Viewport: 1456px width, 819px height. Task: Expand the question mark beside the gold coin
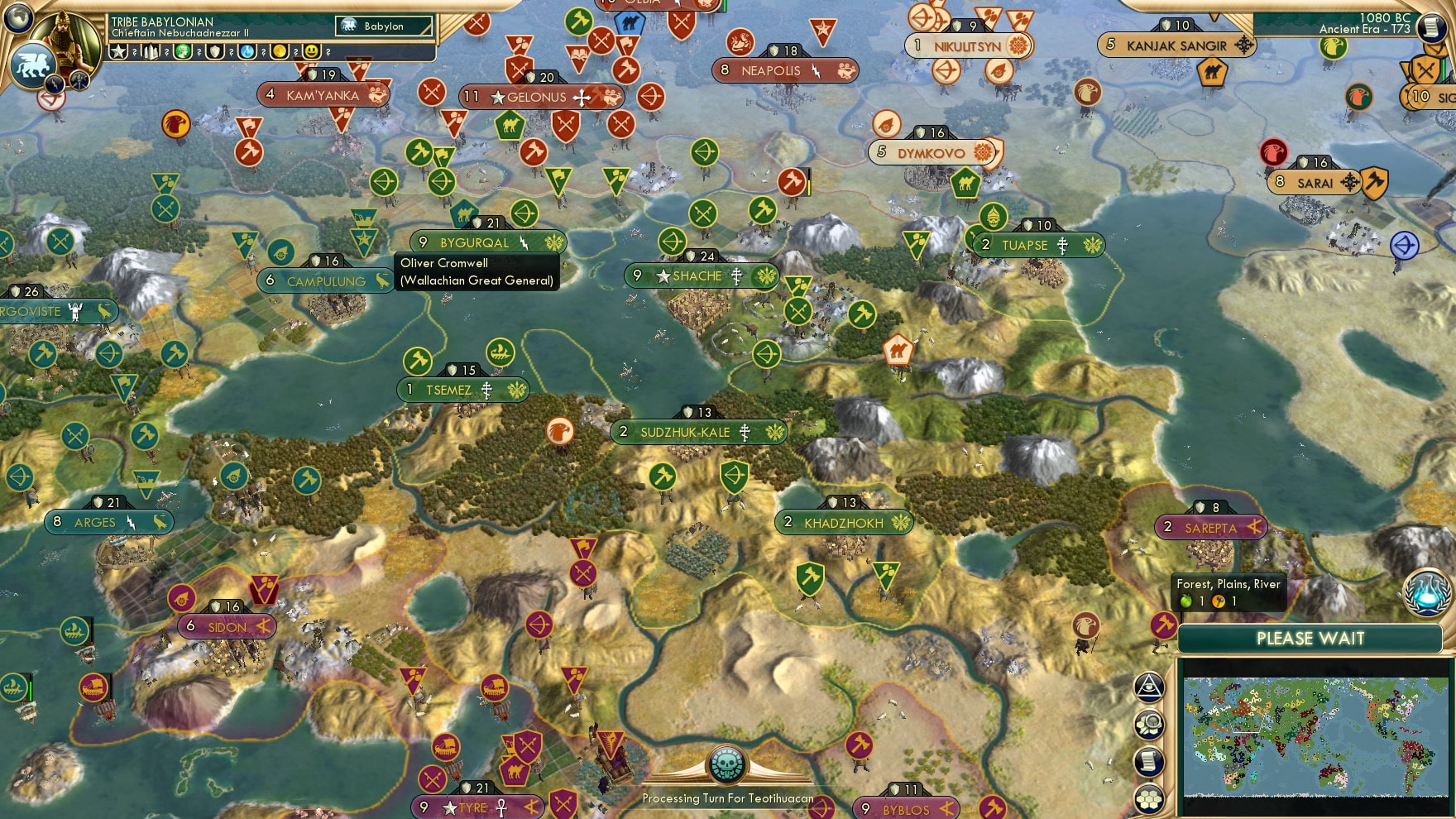click(x=296, y=51)
